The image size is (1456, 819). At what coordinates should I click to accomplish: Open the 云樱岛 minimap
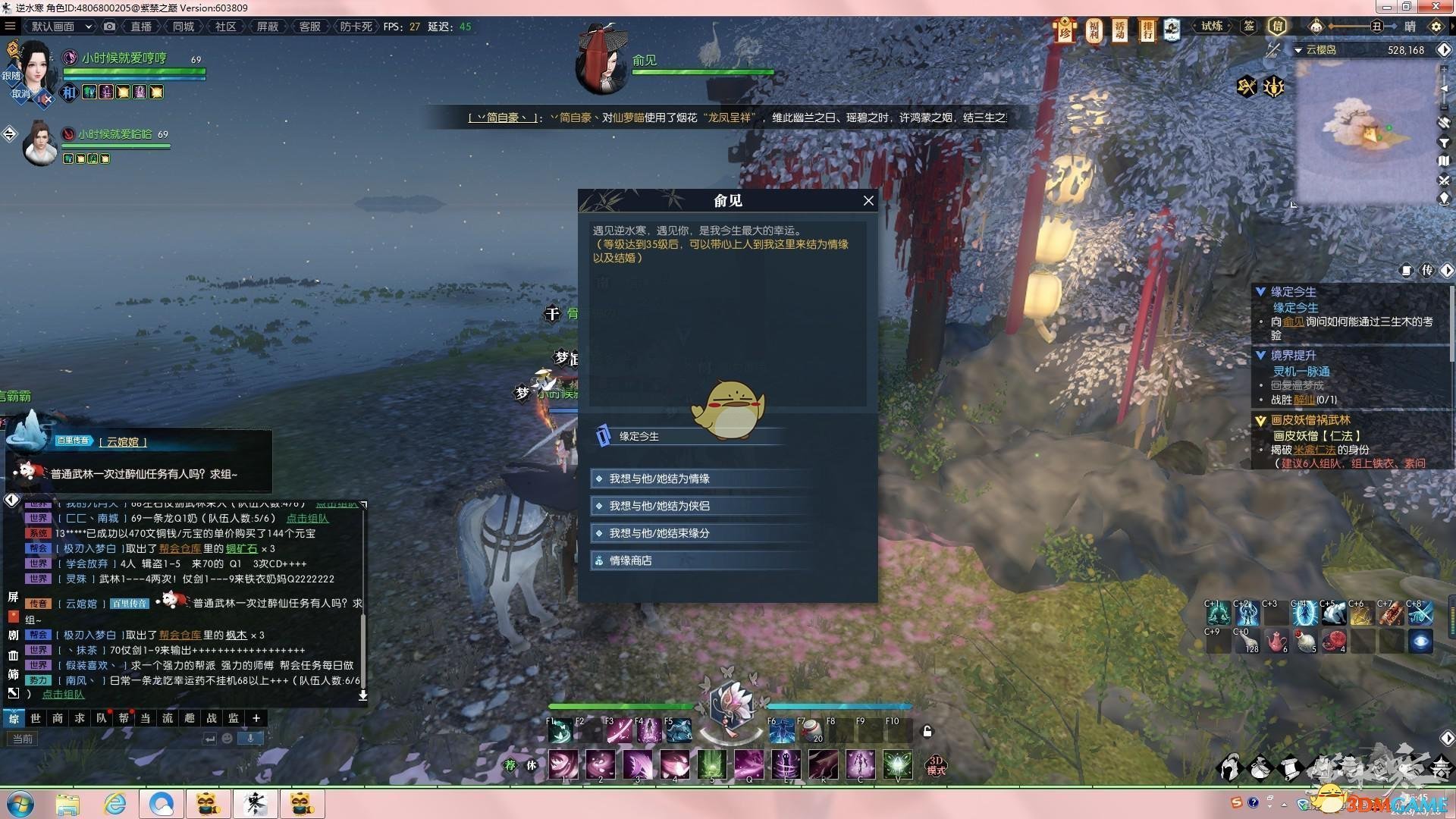pyautogui.click(x=1369, y=129)
